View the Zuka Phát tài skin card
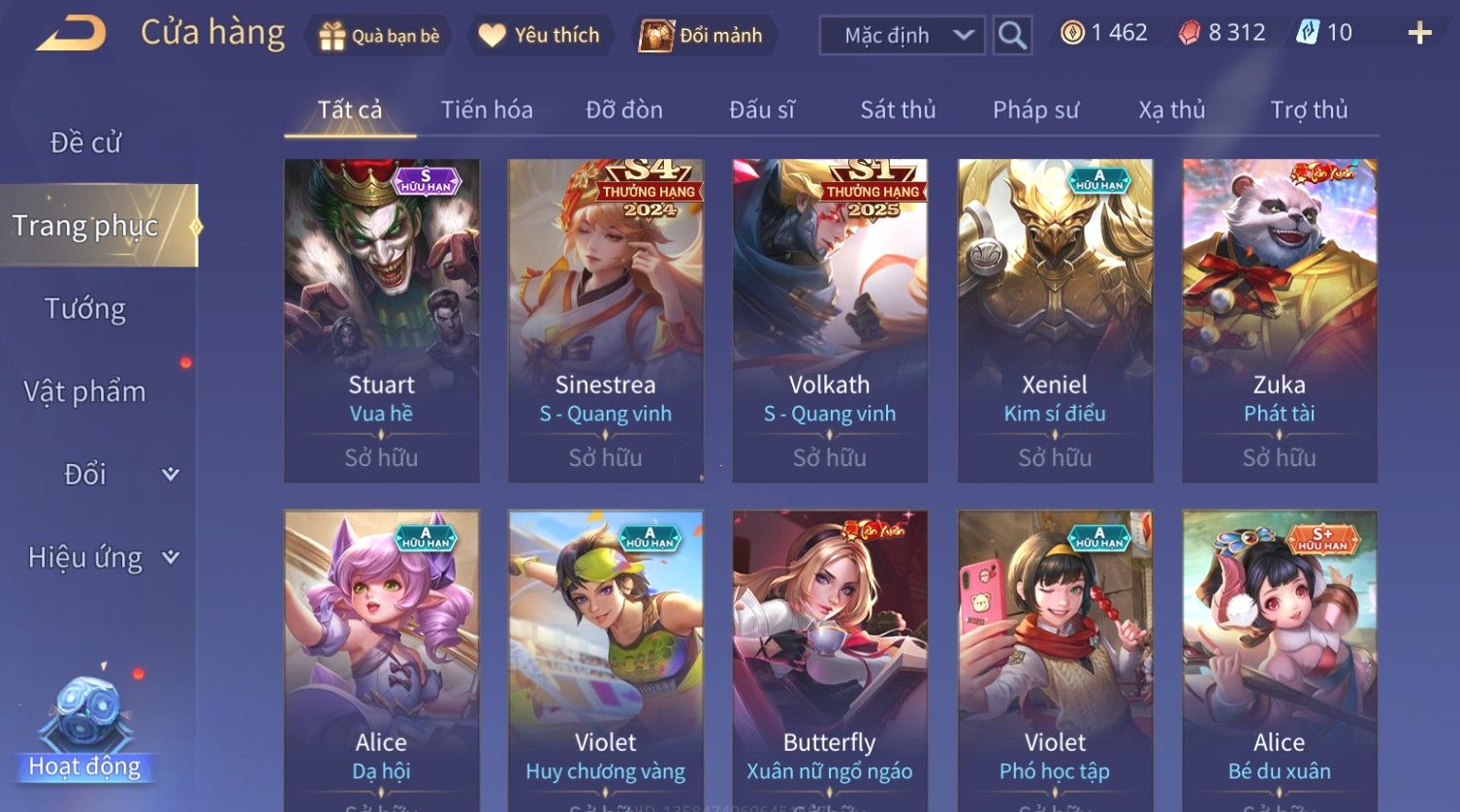 (x=1279, y=321)
